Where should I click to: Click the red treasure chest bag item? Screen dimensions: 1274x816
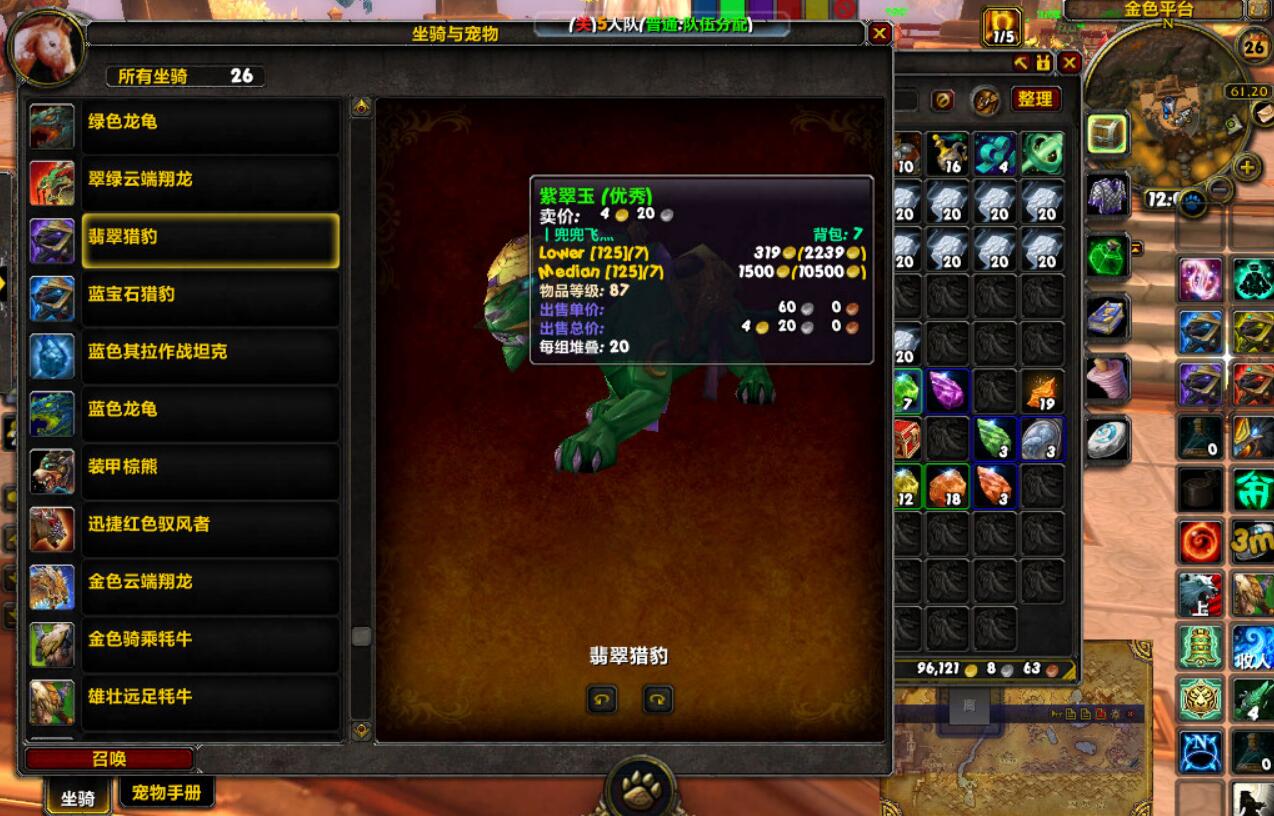pyautogui.click(x=907, y=438)
